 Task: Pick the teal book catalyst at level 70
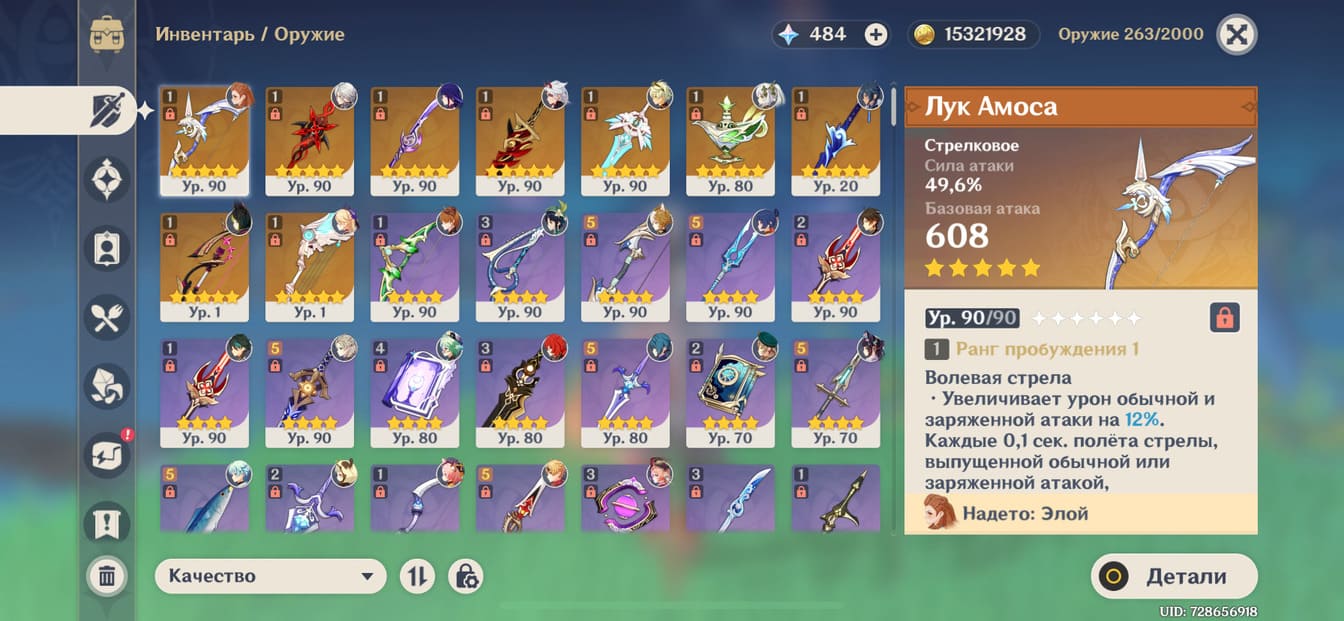(731, 391)
